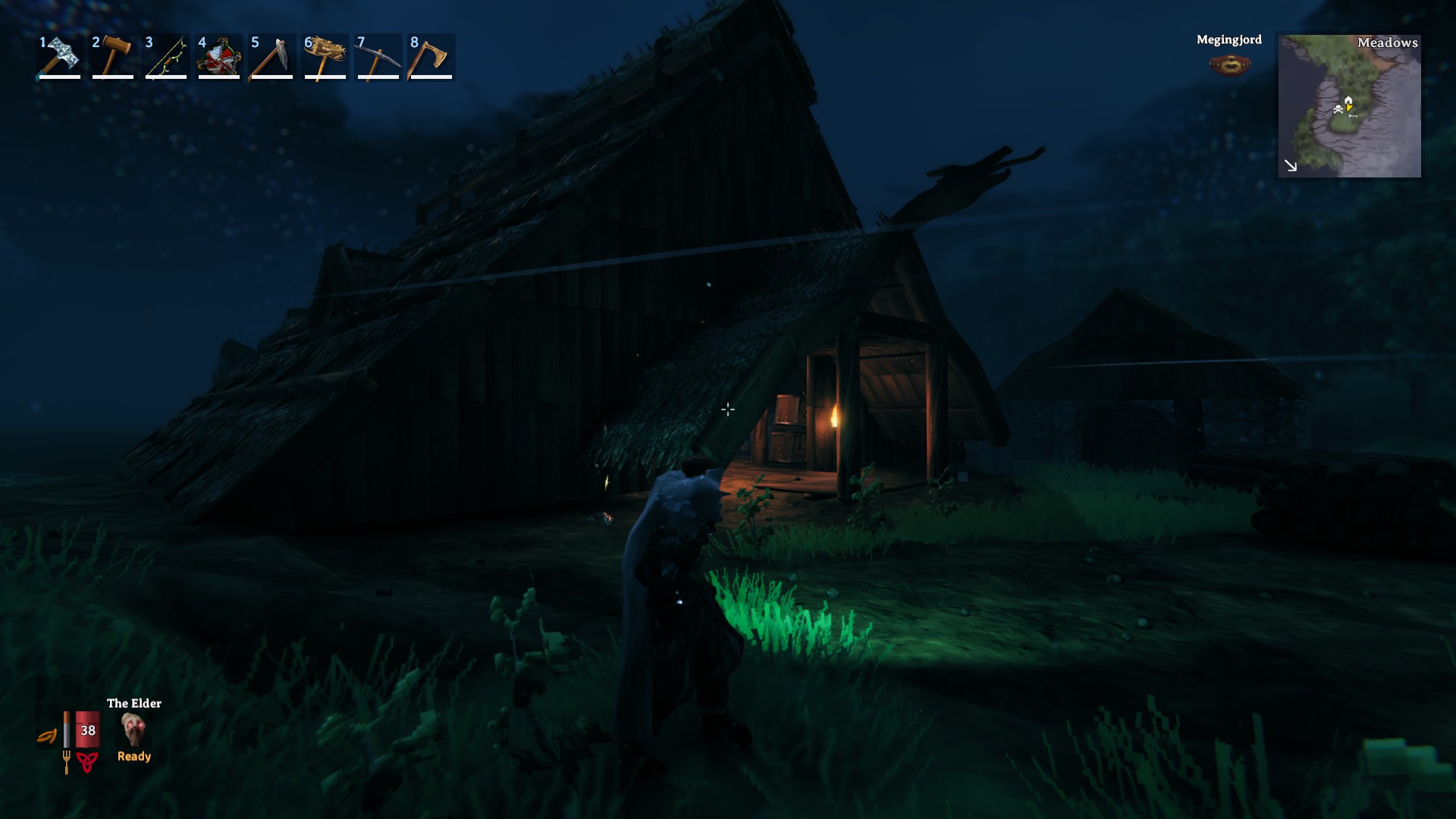Select the silver war hammer in slot 1
Image resolution: width=1456 pixels, height=819 pixels.
coord(60,57)
